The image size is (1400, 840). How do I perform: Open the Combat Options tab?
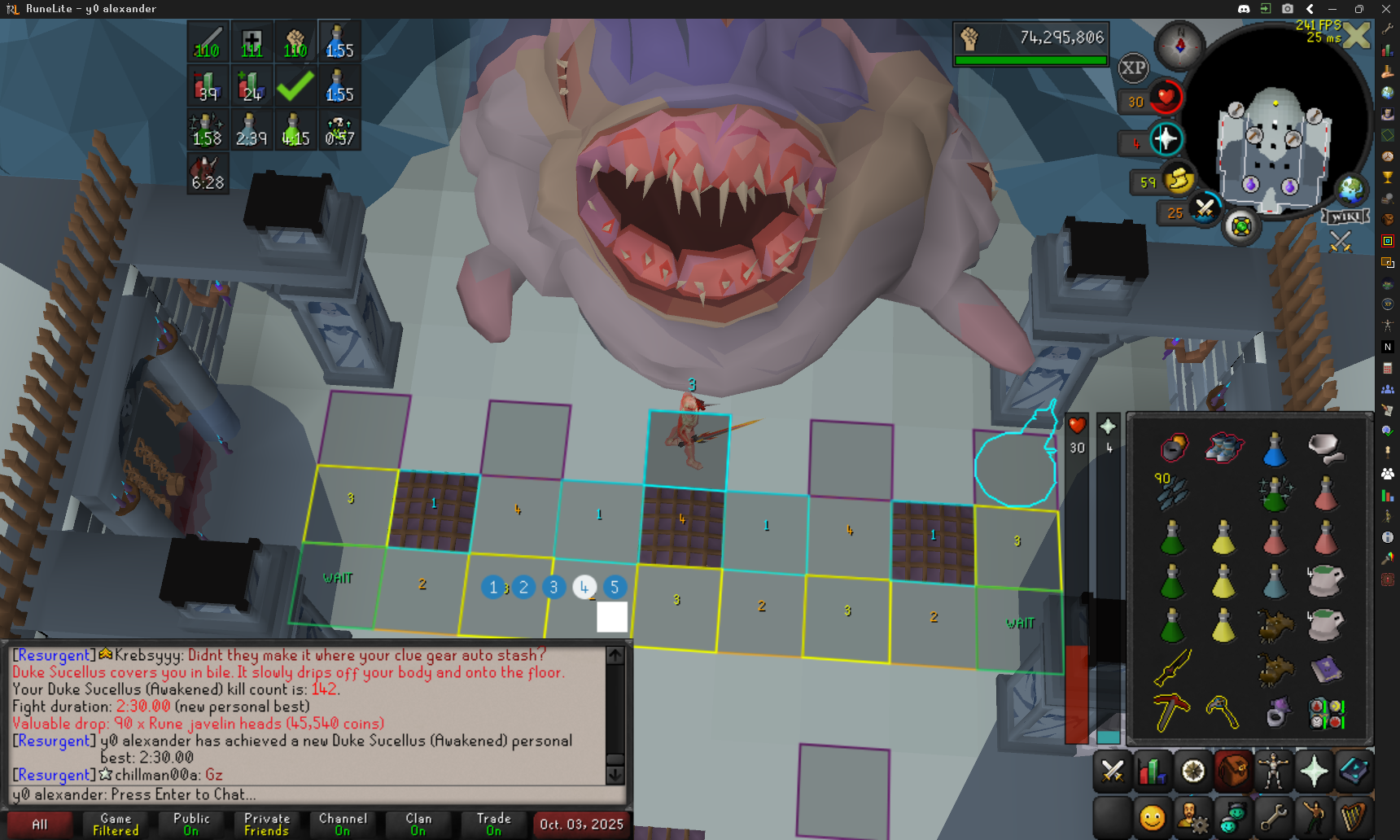pyautogui.click(x=1112, y=770)
